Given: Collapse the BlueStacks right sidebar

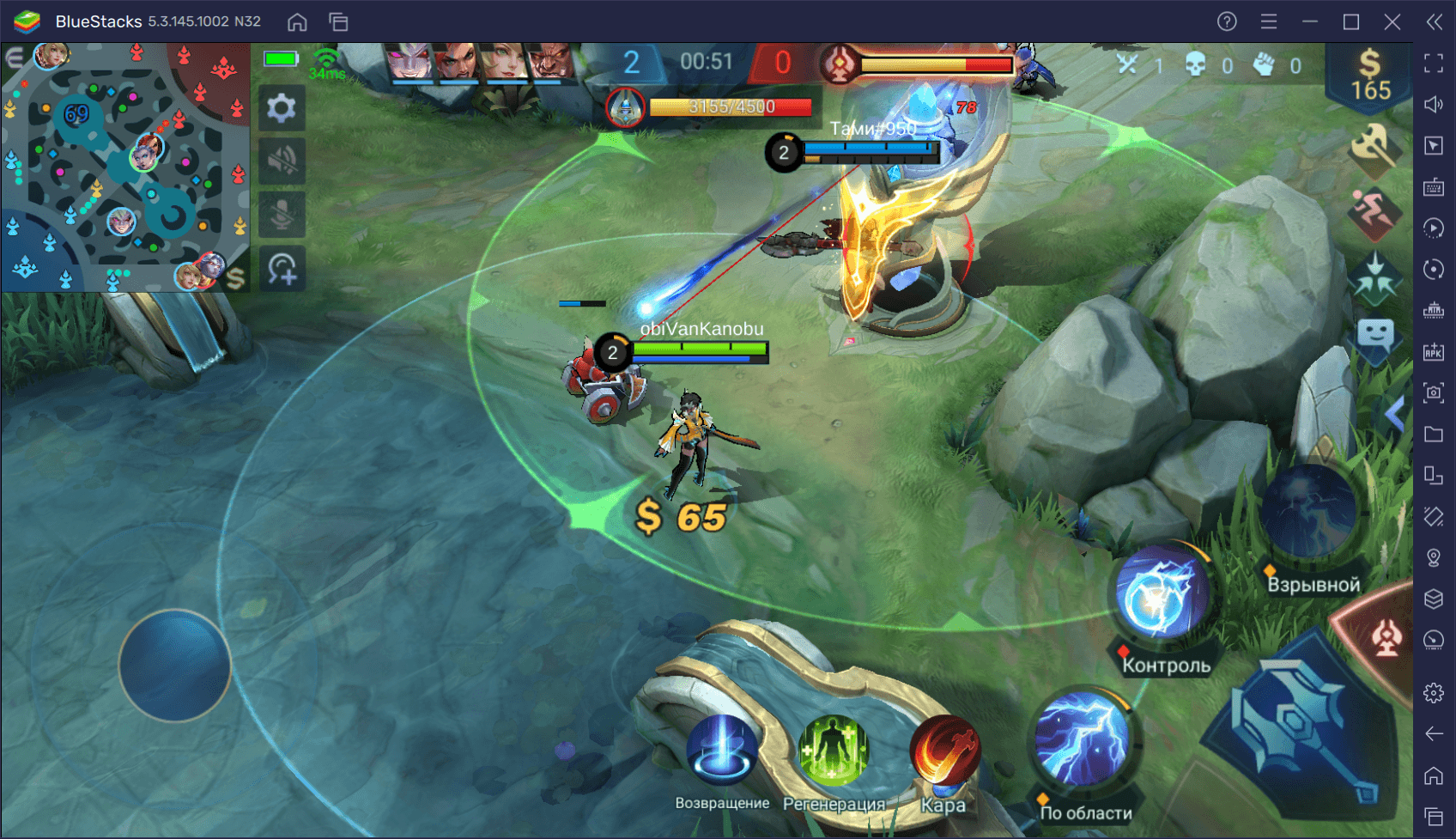Looking at the screenshot, I should [1433, 23].
